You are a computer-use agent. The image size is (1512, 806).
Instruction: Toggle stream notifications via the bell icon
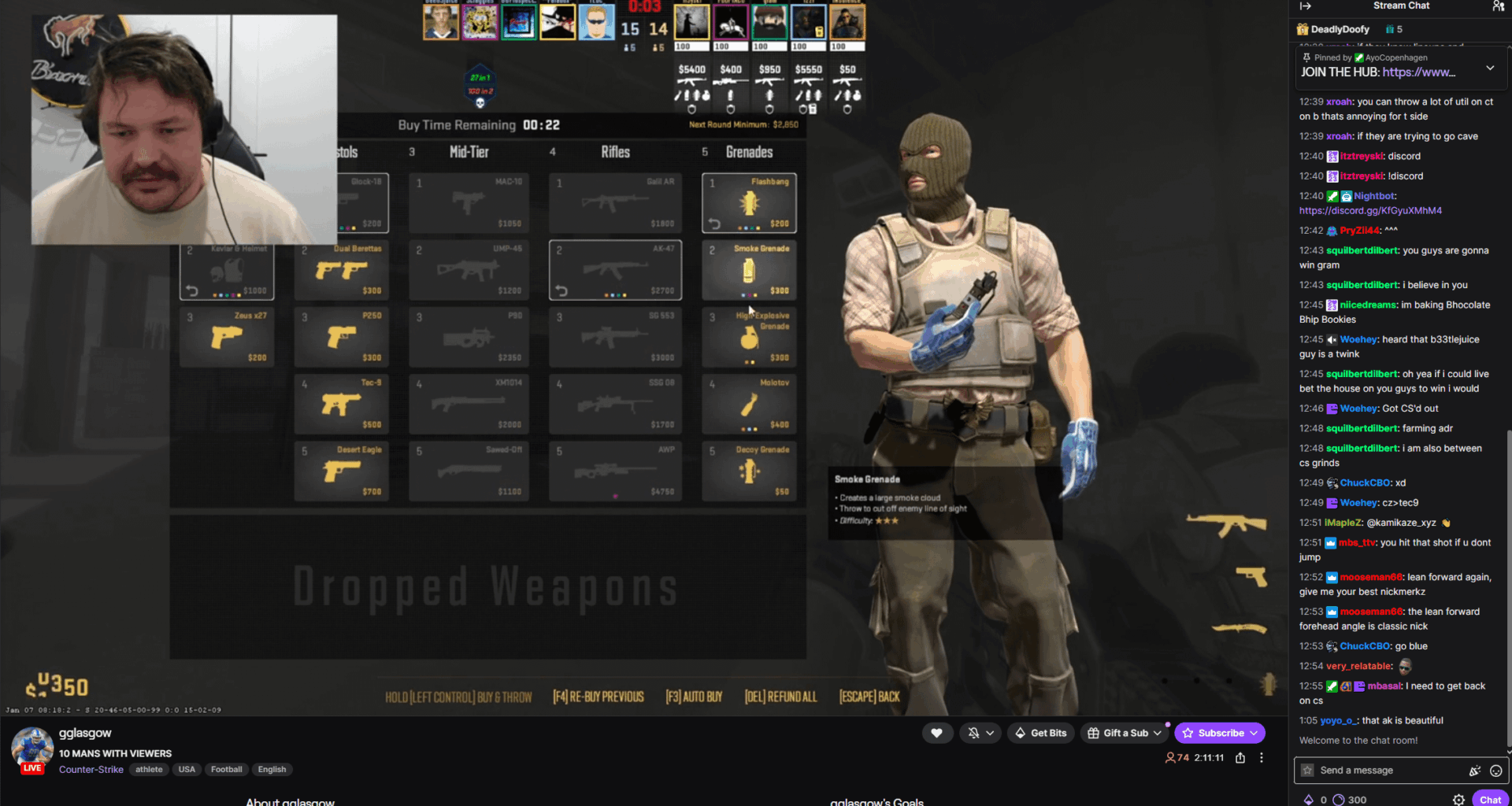tap(975, 732)
